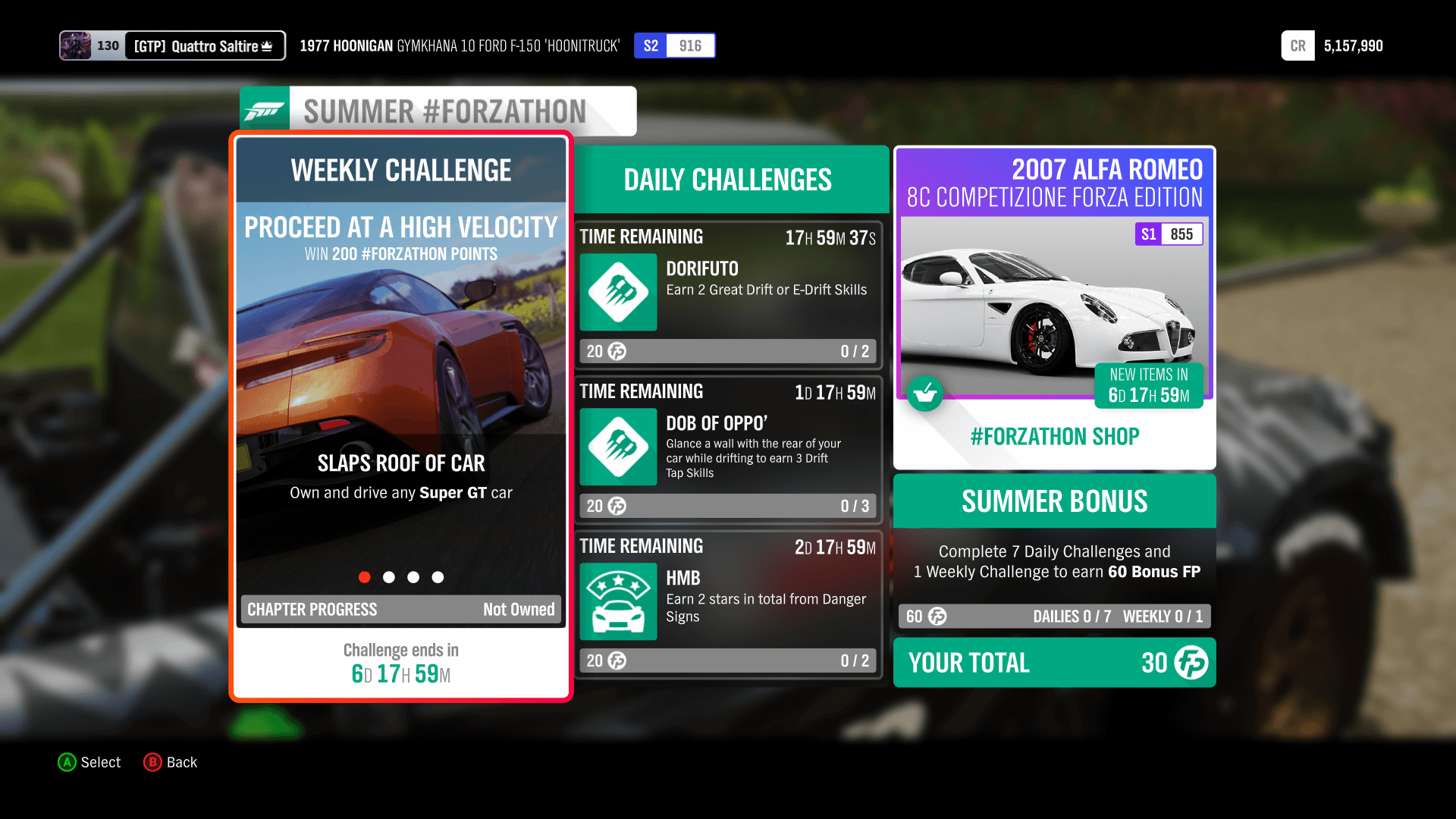Click the S1 855 badge on the Alfa Romeo

click(x=1170, y=234)
